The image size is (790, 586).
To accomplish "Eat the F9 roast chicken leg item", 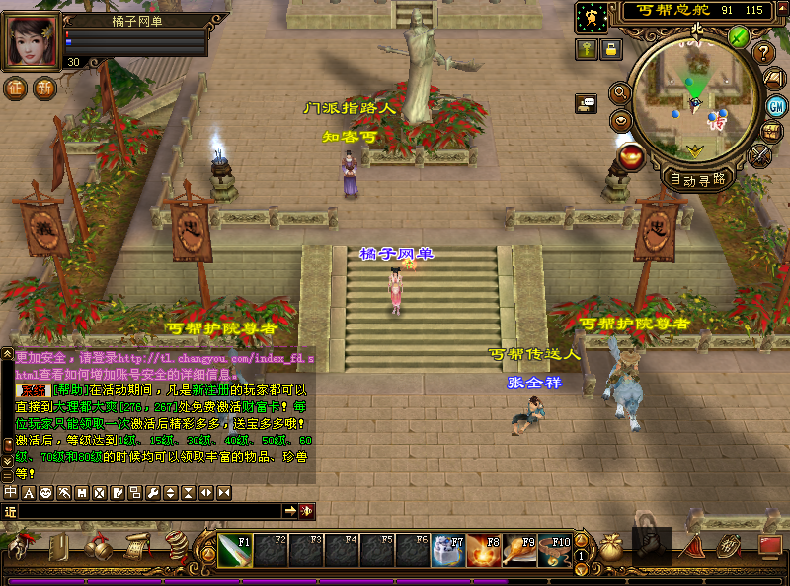I will coord(520,551).
